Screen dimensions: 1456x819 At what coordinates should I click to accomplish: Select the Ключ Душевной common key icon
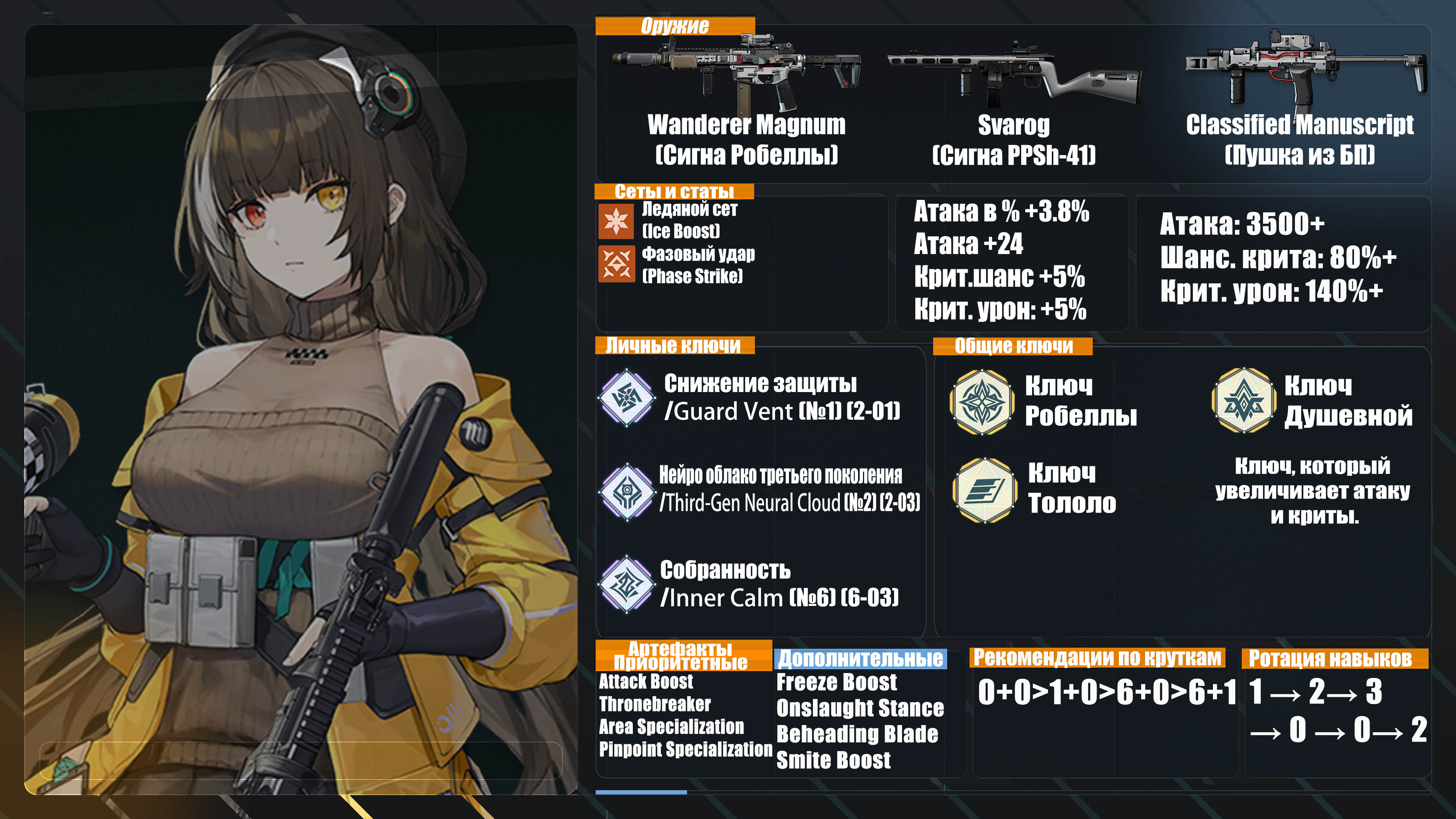(1244, 401)
